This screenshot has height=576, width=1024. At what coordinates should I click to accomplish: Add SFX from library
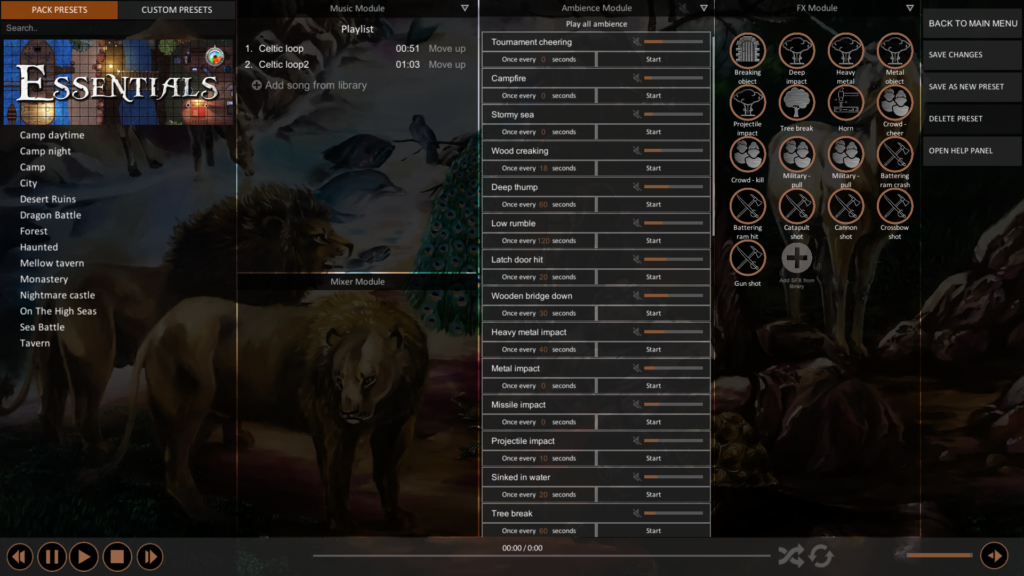[x=796, y=260]
